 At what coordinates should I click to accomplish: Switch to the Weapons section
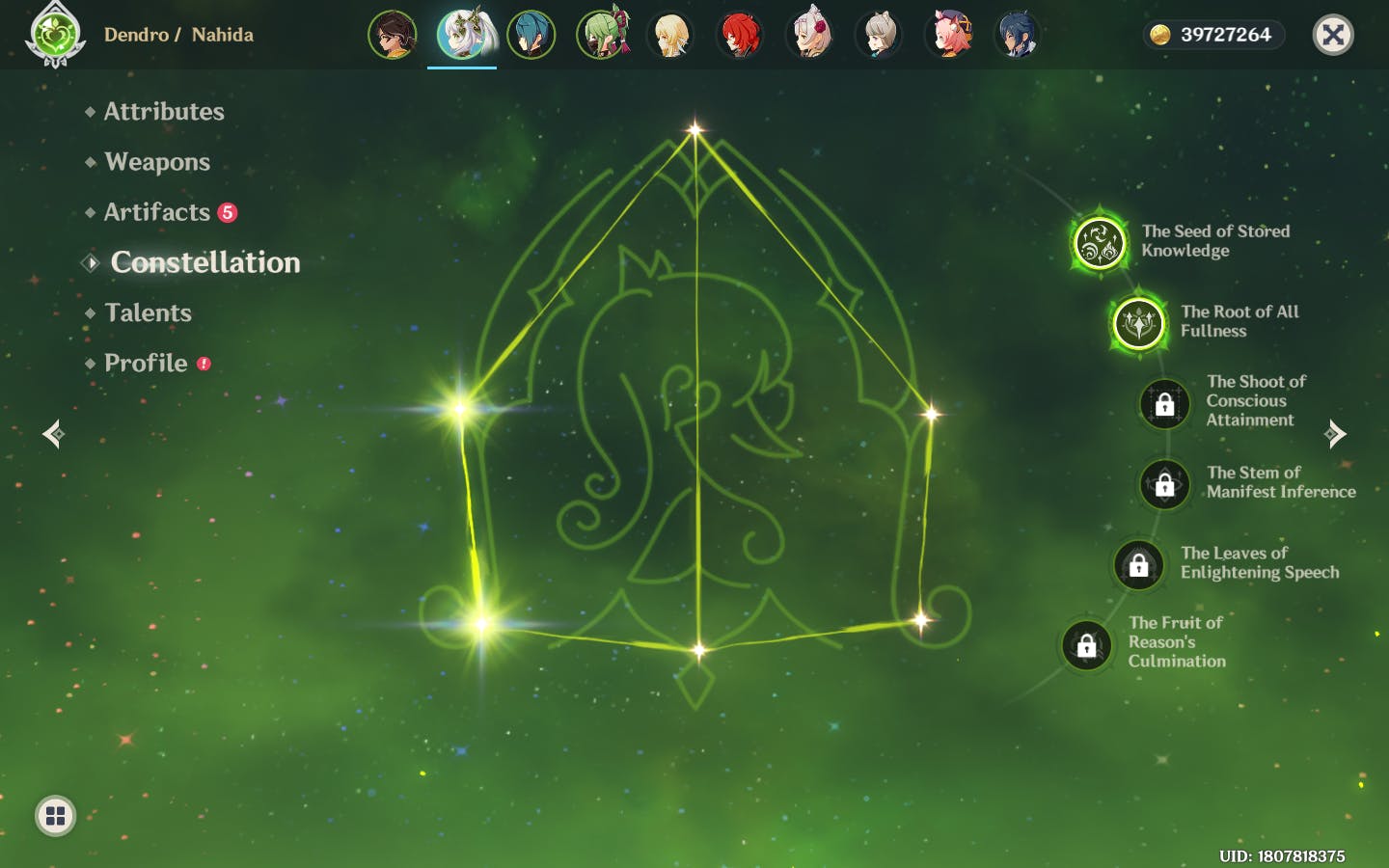[x=156, y=162]
